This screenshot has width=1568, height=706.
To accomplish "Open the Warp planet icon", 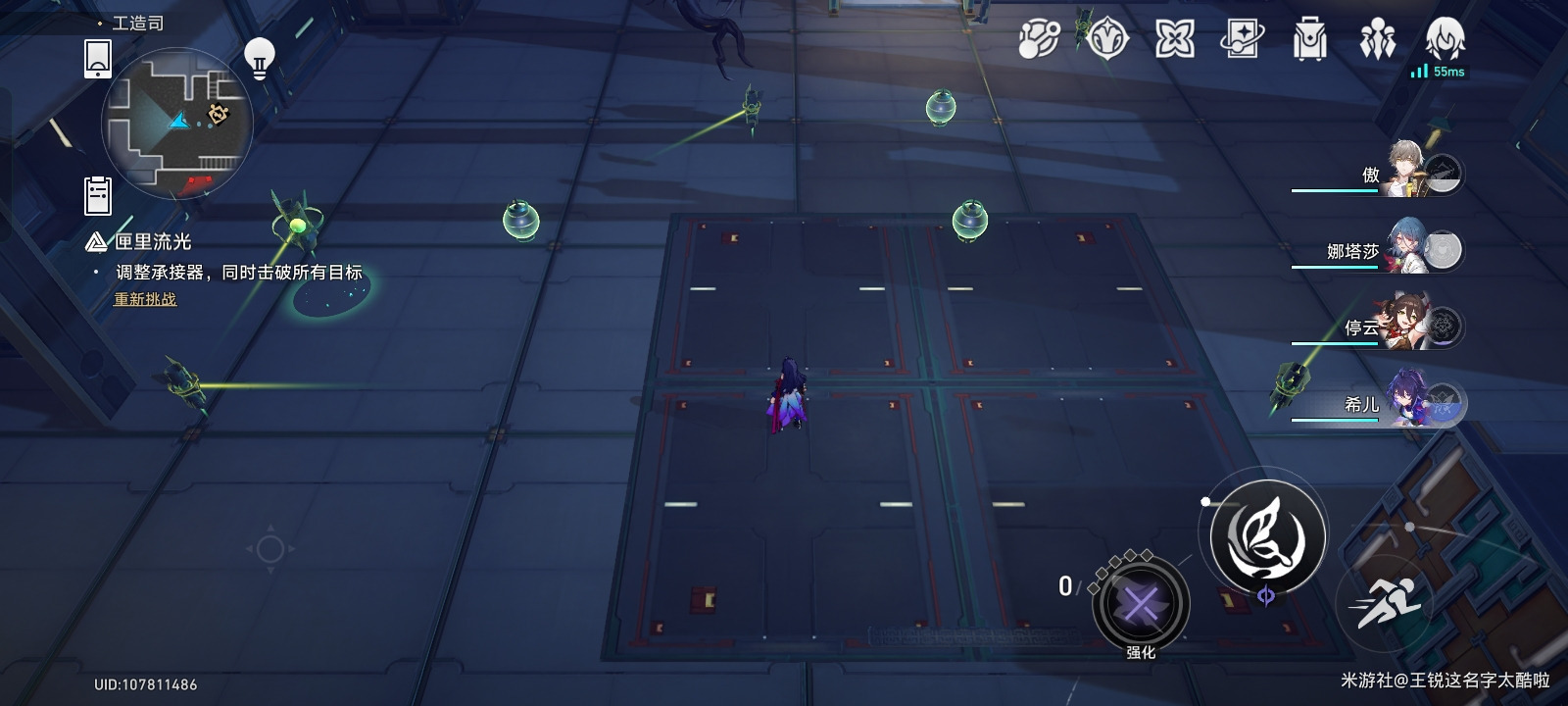I will (1039, 39).
